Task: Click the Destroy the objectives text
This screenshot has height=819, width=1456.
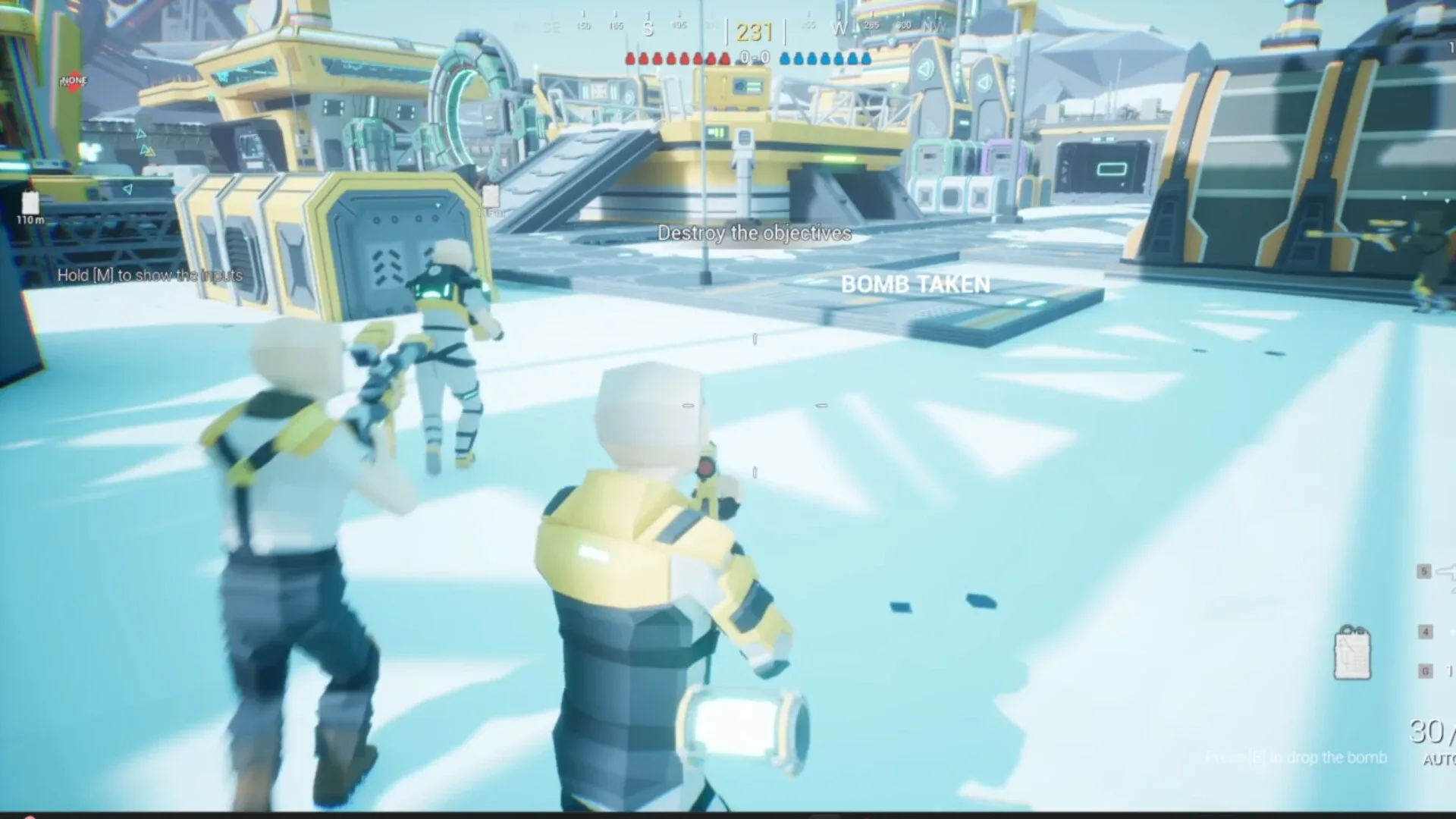Action: point(755,234)
